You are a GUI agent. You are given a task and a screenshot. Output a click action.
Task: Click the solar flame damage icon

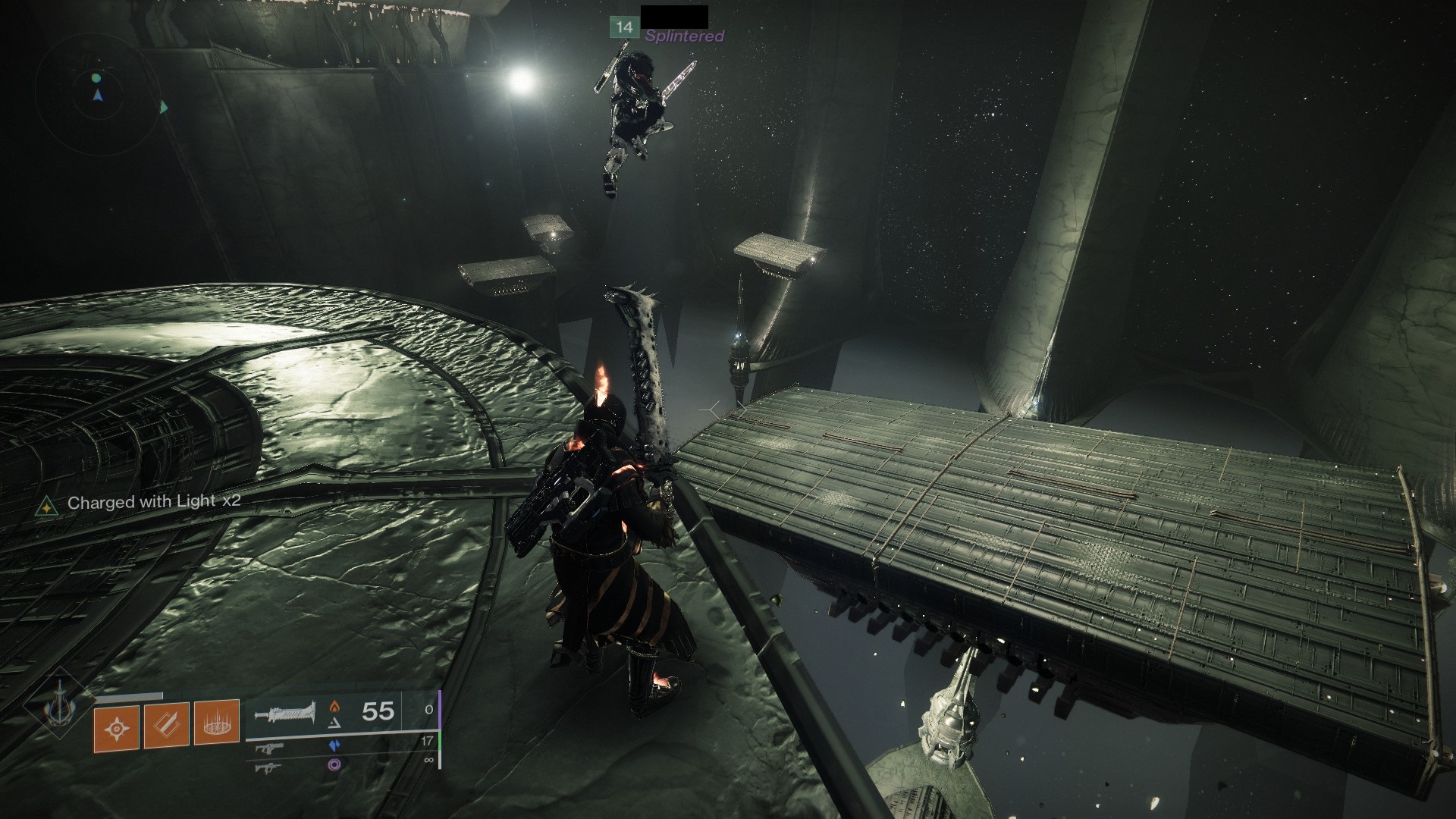334,707
